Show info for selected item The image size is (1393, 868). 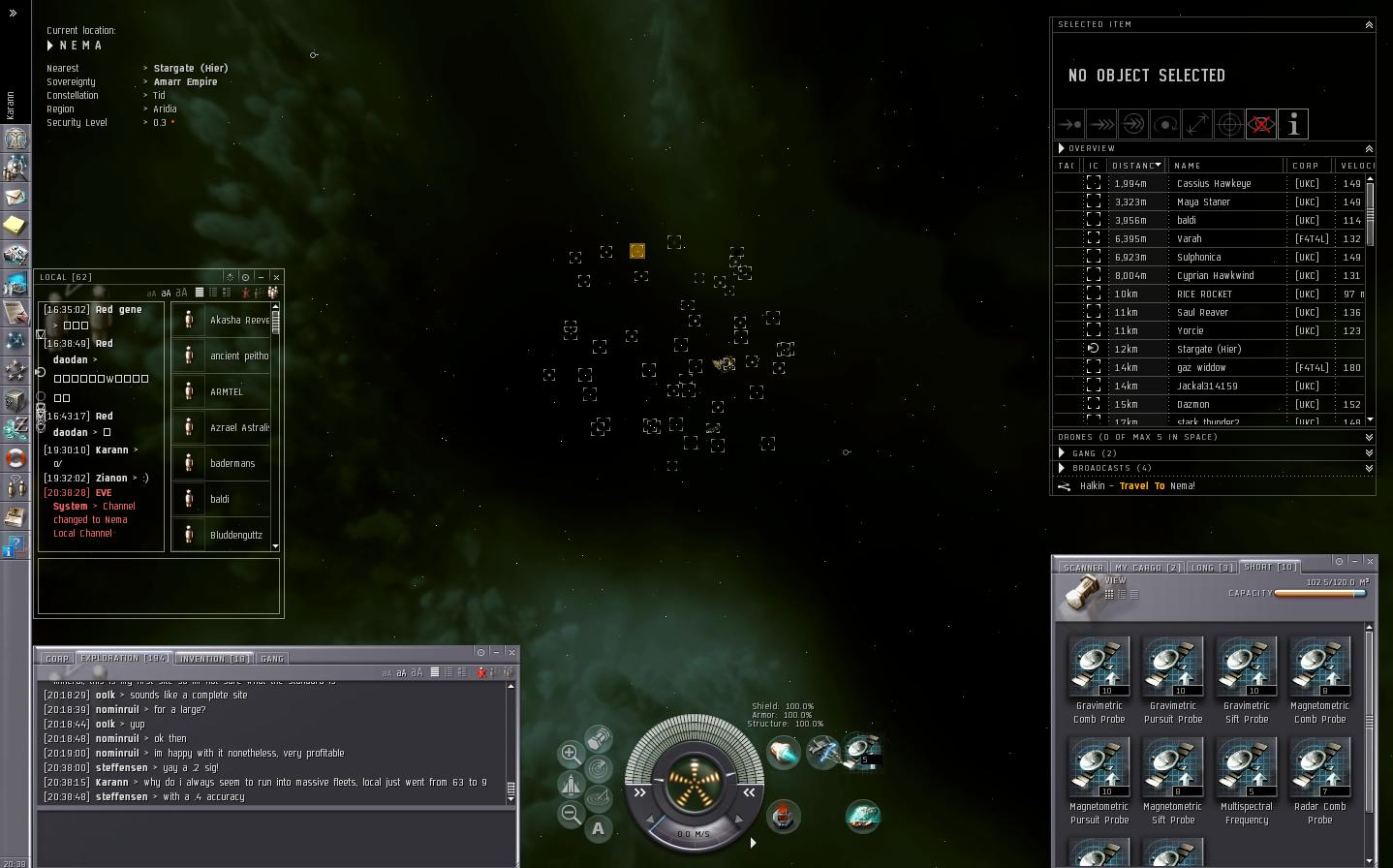(x=1293, y=124)
